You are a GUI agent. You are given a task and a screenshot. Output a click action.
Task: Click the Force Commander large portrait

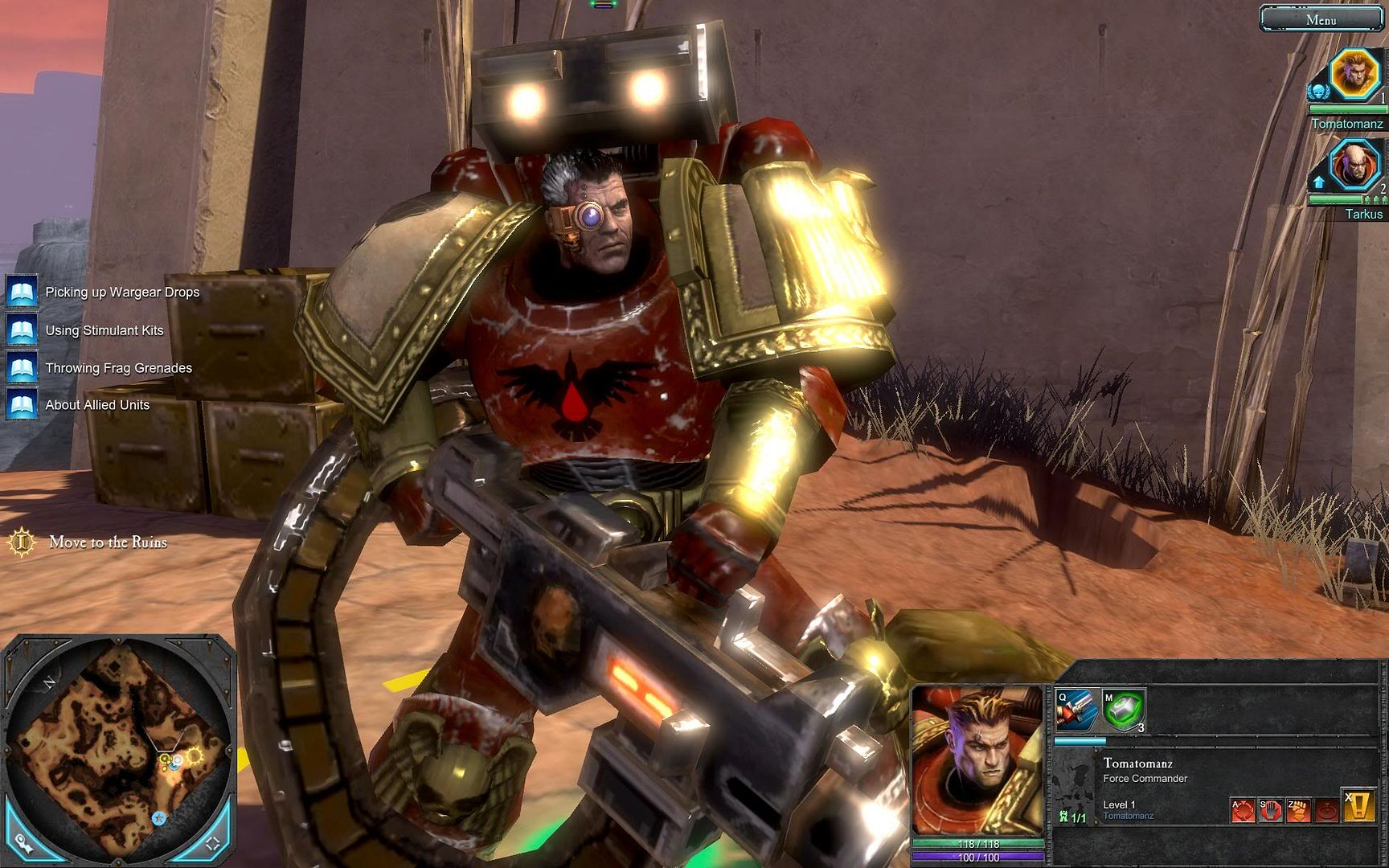(978, 760)
